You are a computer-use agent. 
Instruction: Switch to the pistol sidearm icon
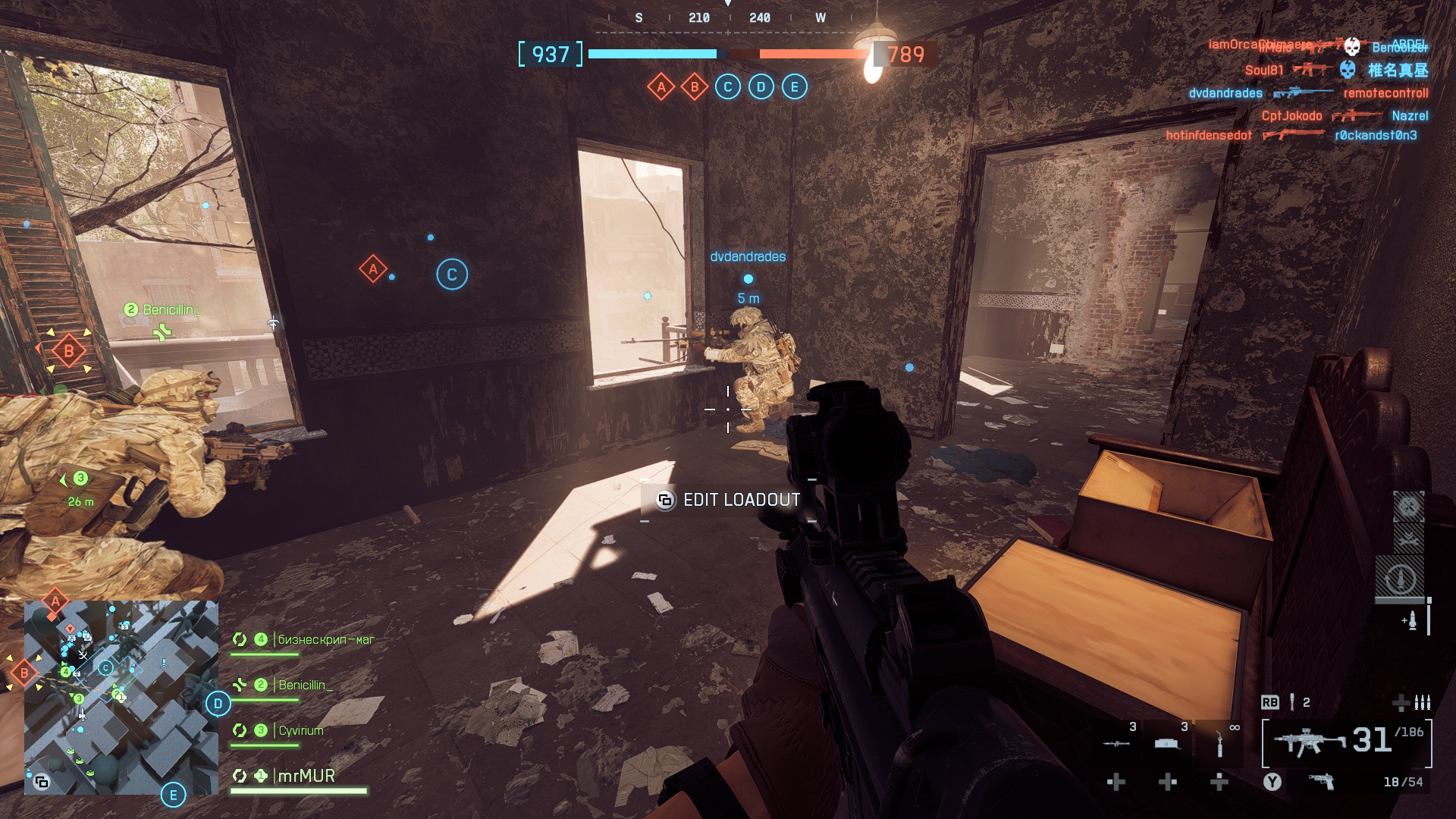[x=1322, y=781]
